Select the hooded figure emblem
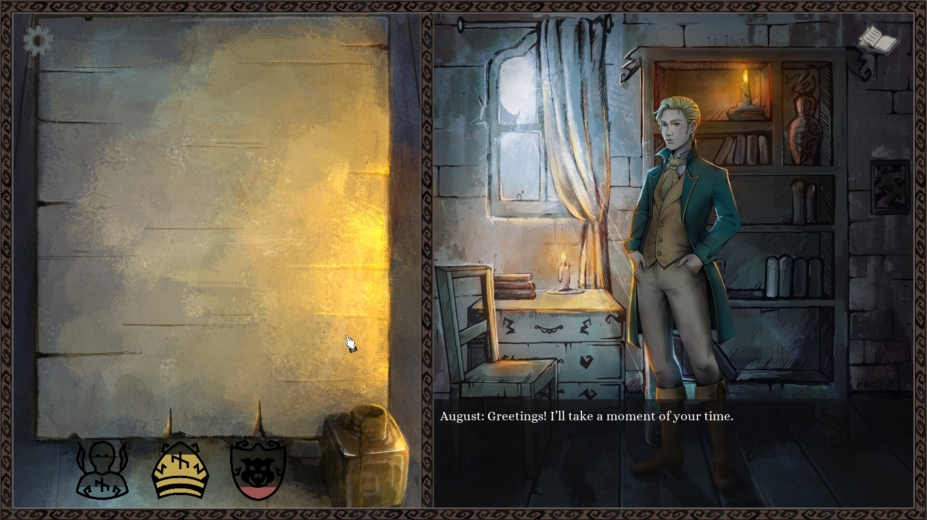This screenshot has width=927, height=520. coord(102,469)
